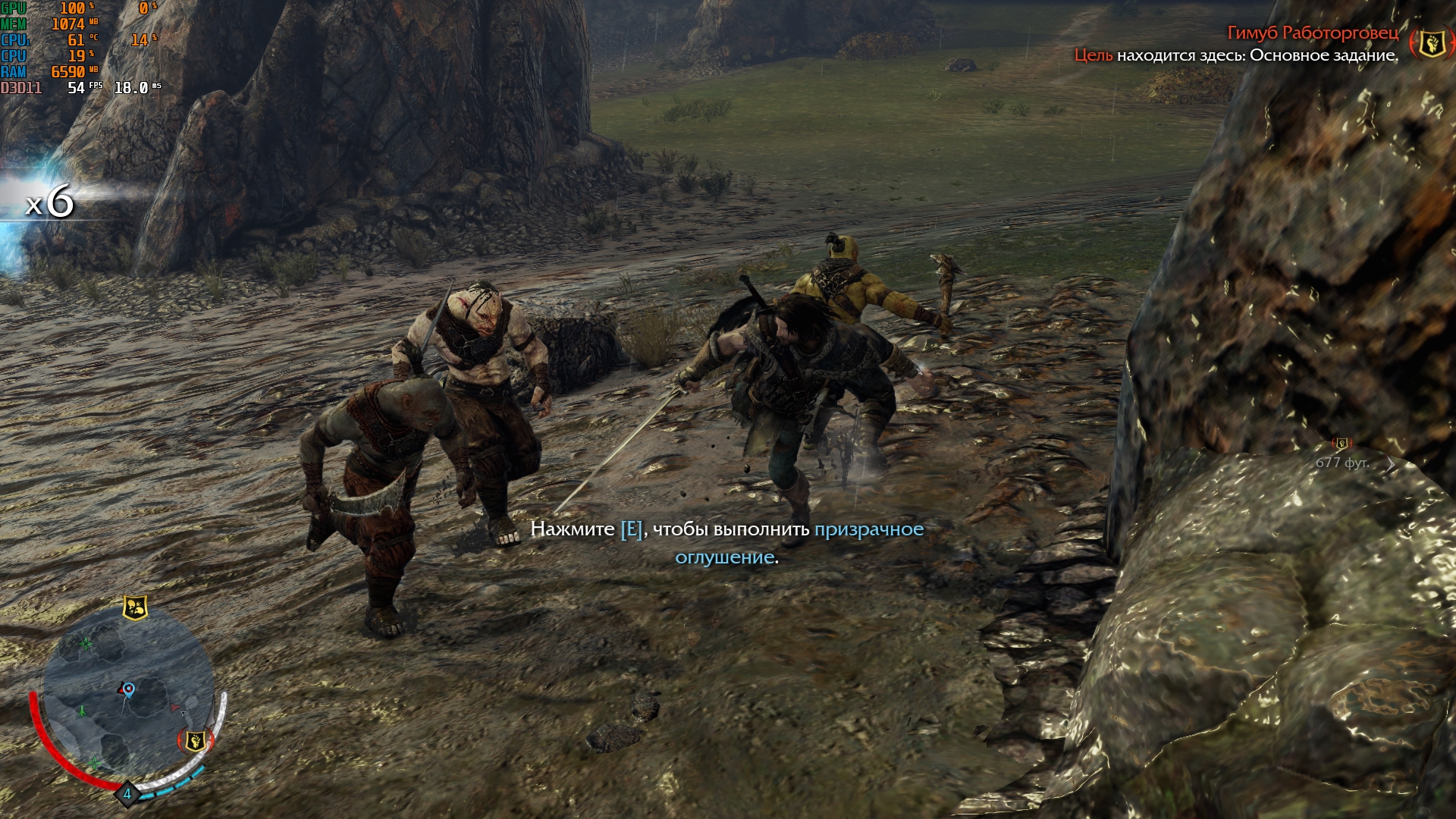Open the main mission fist icon beside the objective
The height and width of the screenshot is (819, 1456).
tap(1431, 43)
